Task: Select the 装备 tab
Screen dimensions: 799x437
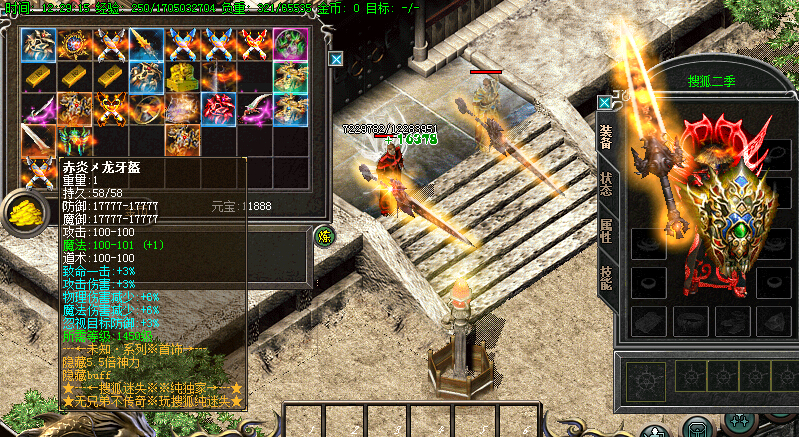Action: click(x=606, y=137)
